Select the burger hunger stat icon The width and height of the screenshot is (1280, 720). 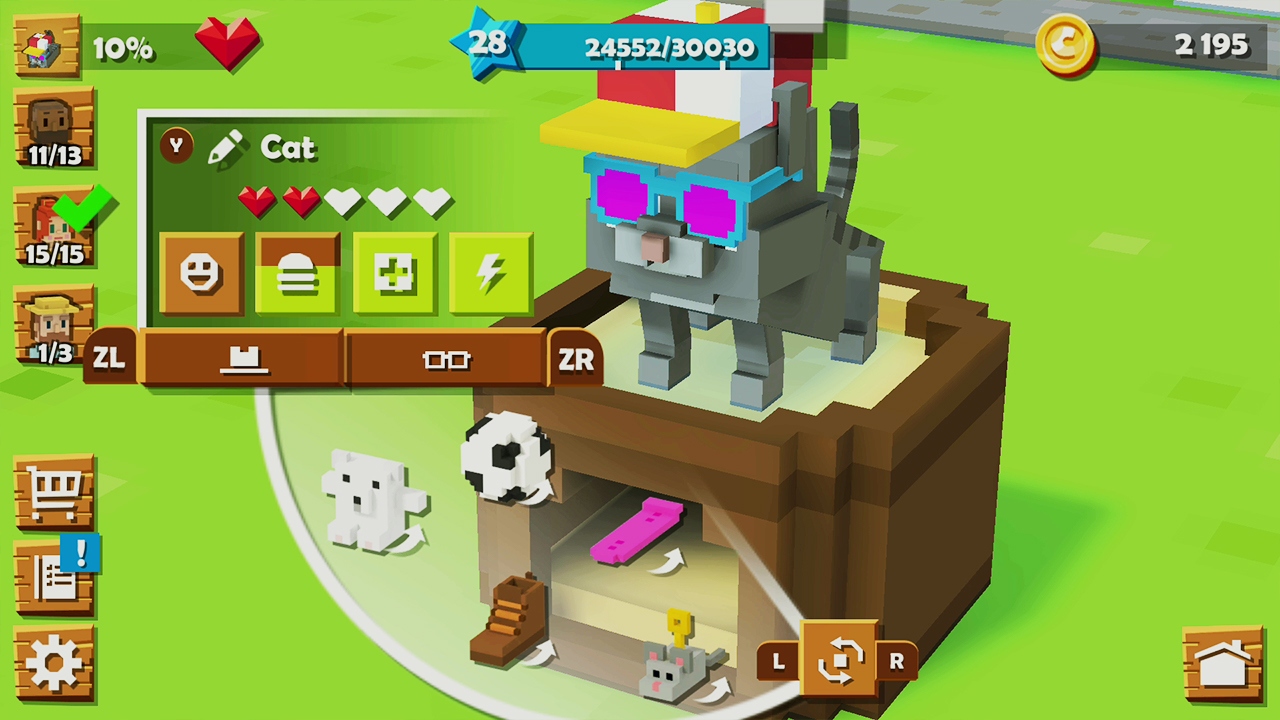pos(298,270)
